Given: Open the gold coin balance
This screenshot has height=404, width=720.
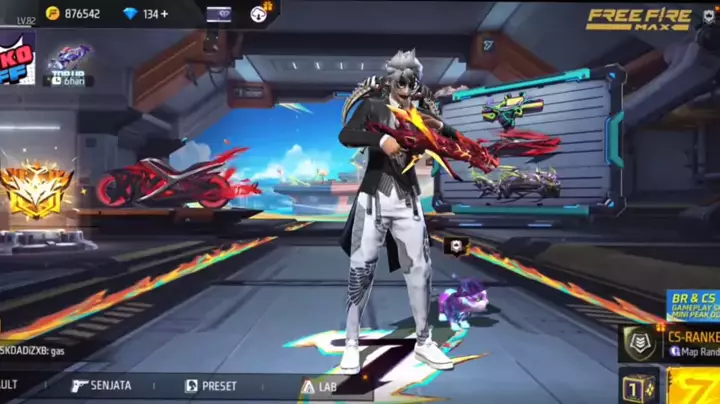Looking at the screenshot, I should (x=73, y=14).
